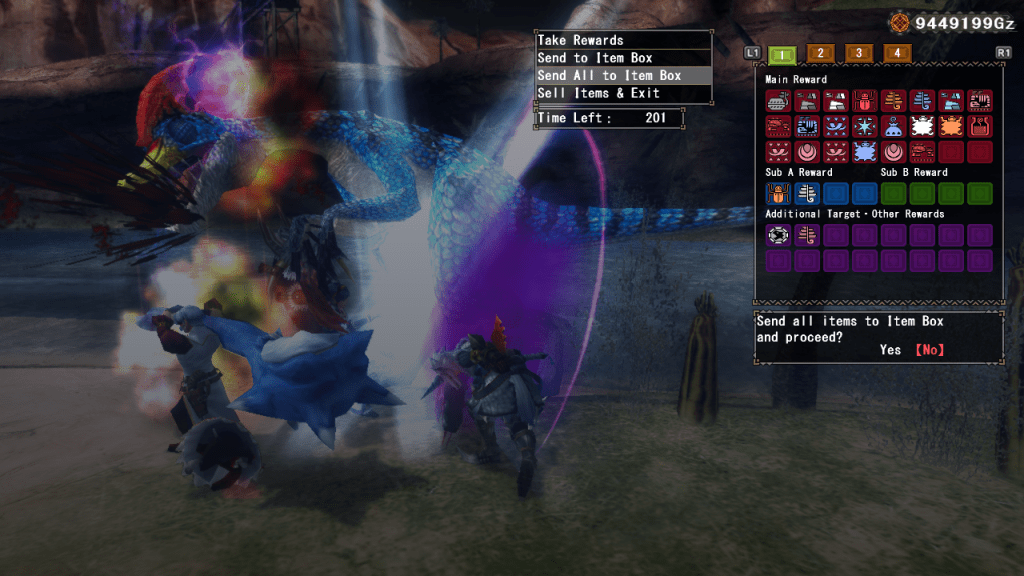Select the white hide main reward

click(923, 126)
